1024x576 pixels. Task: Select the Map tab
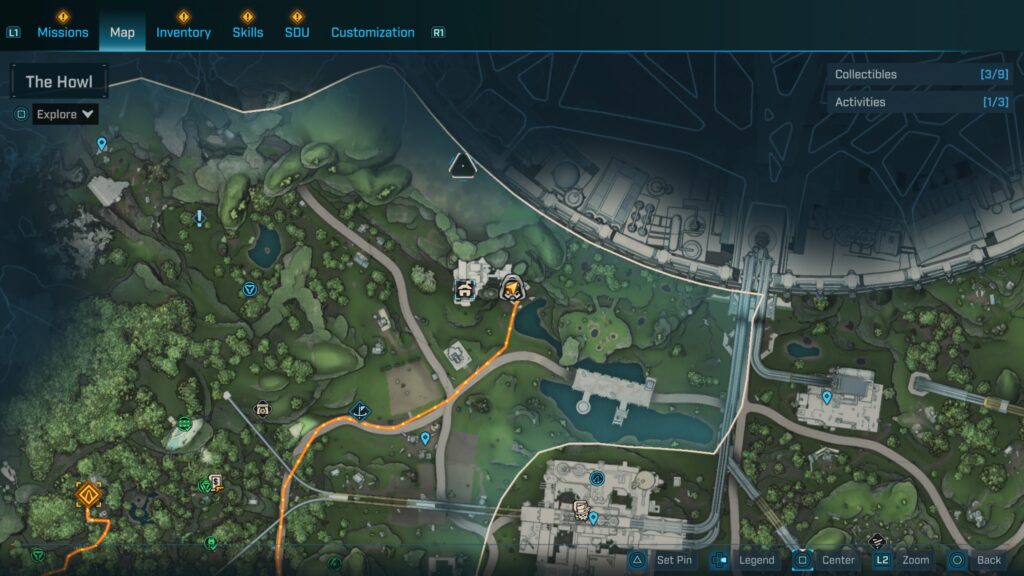[122, 32]
